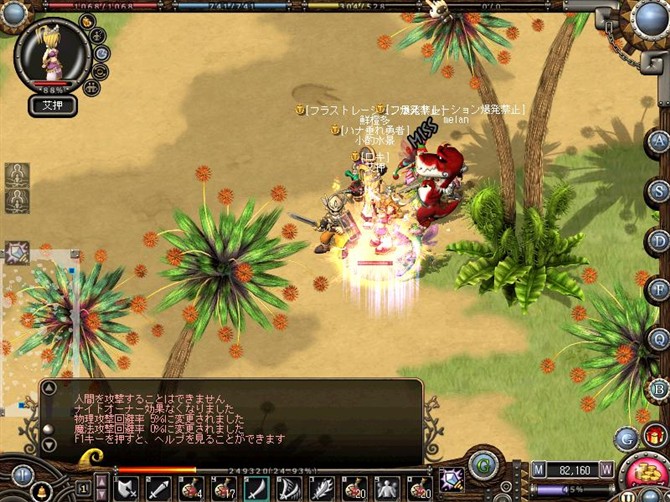Image resolution: width=670 pixels, height=502 pixels.
Task: Click the round P button on right bar
Action: coord(657,290)
